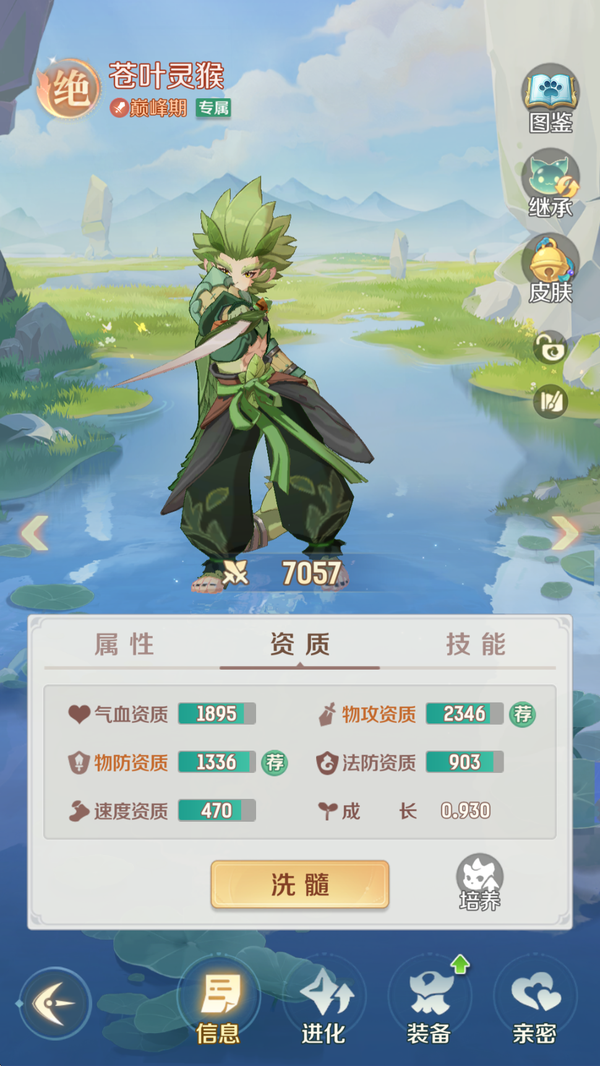This screenshot has width=600, height=1066.
Task: Toggle the pet lock icon
Action: click(550, 348)
